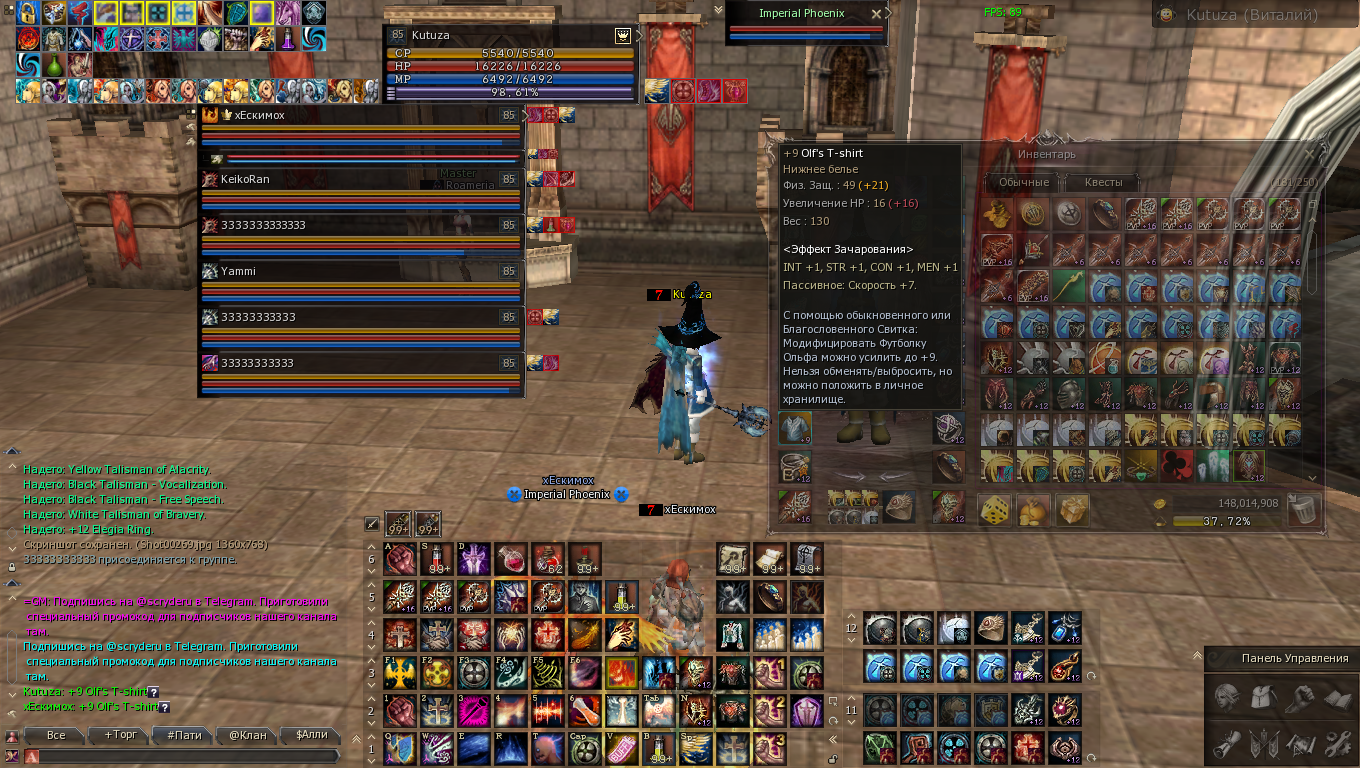Expand the chat window with the double up-chevron
Screen dimensions: 1360x768
click(356, 737)
